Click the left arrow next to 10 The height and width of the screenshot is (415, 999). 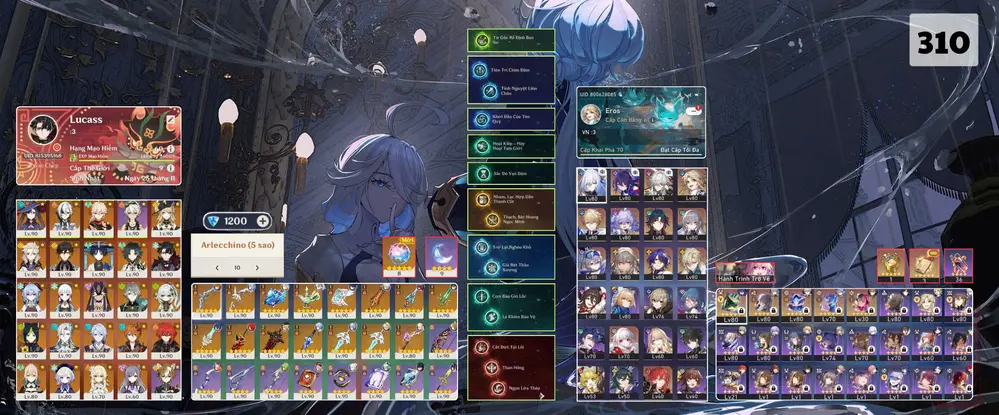point(216,268)
